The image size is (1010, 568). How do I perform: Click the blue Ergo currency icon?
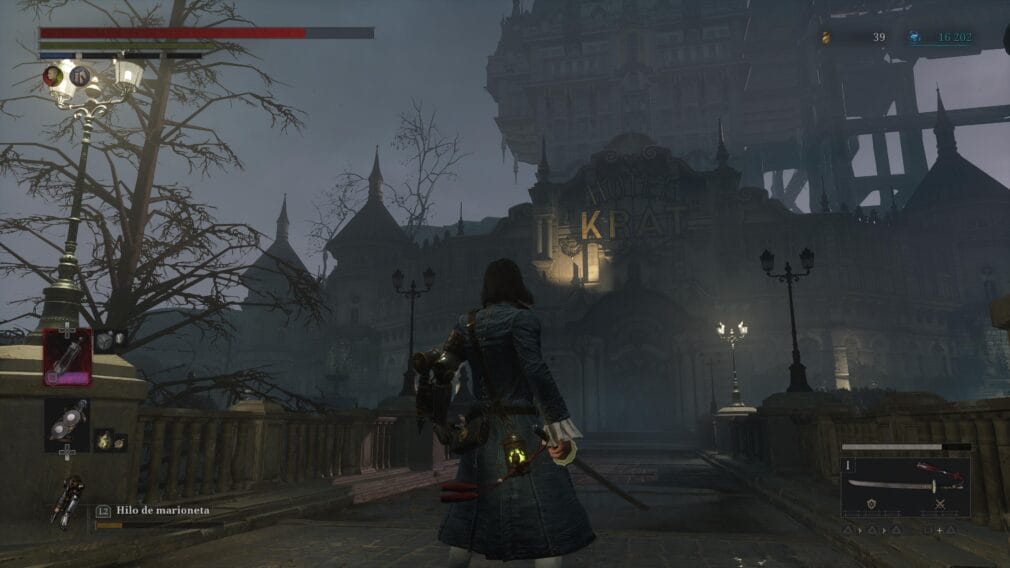914,38
